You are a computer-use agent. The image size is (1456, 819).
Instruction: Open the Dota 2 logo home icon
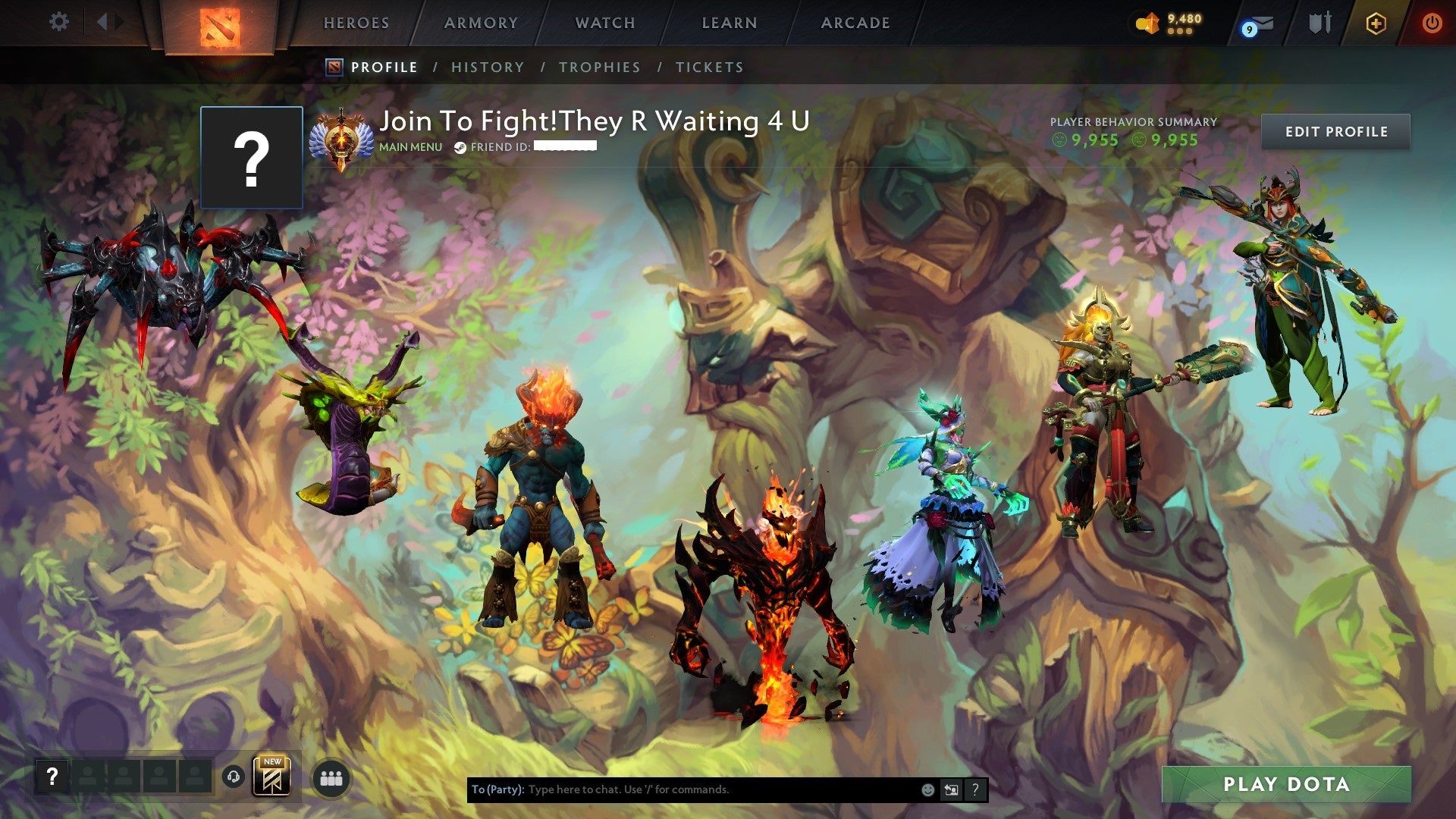point(220,23)
